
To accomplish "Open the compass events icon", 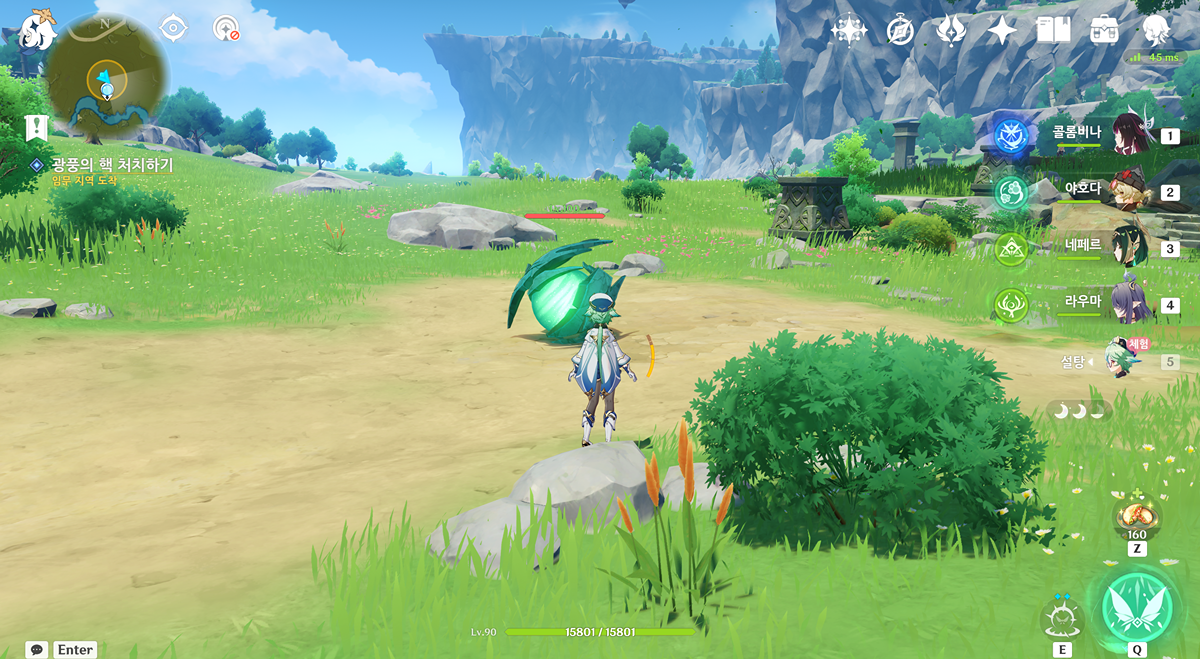I will (x=900, y=30).
